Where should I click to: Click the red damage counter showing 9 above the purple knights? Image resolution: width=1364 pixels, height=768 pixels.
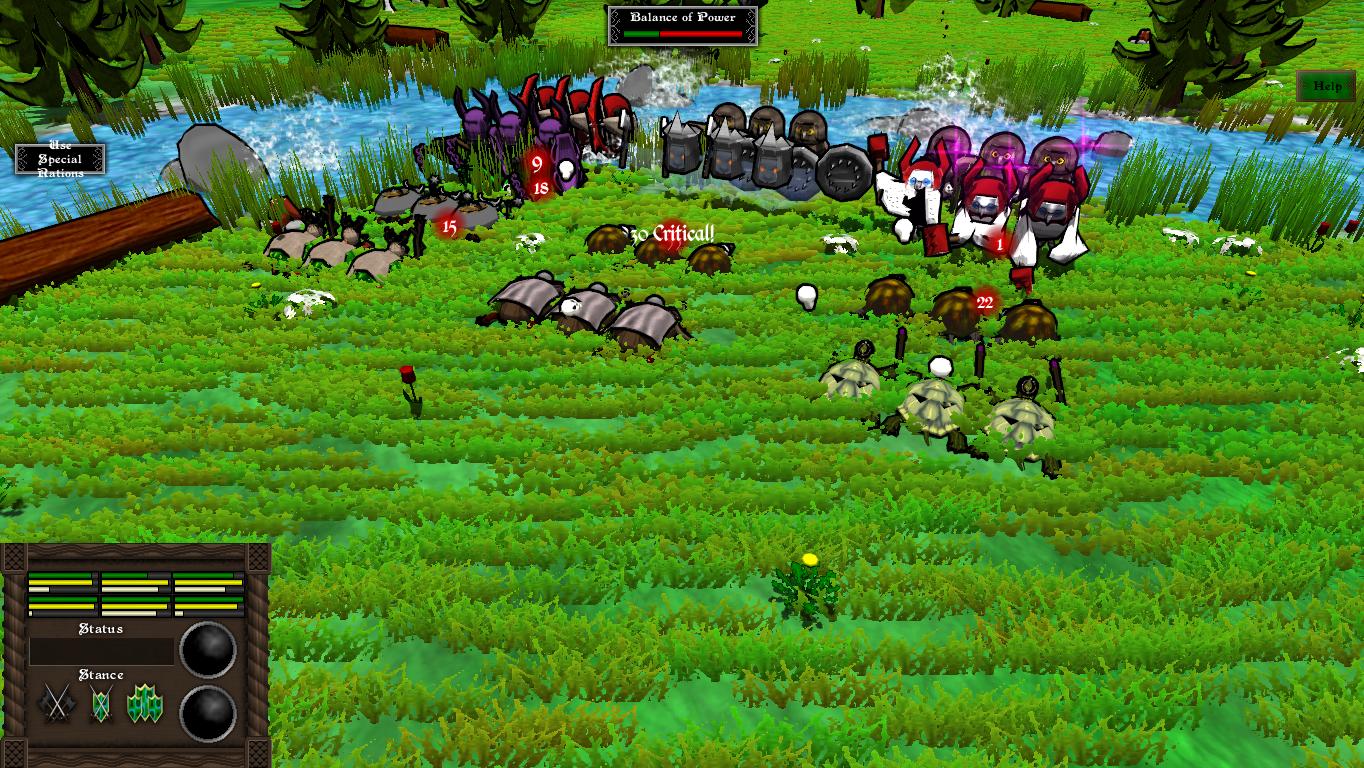pos(537,165)
